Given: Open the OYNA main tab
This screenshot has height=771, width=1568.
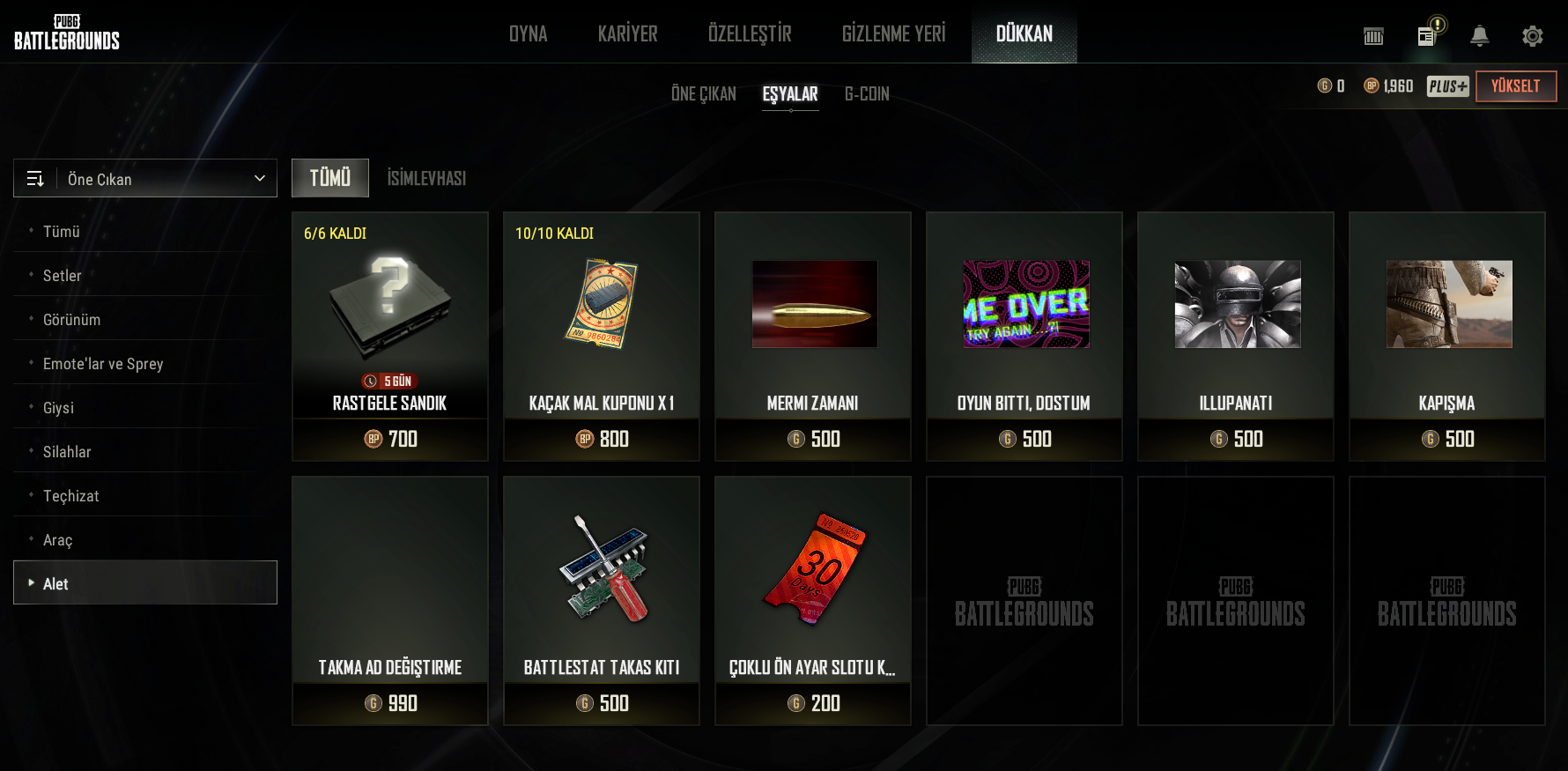Looking at the screenshot, I should 528,33.
